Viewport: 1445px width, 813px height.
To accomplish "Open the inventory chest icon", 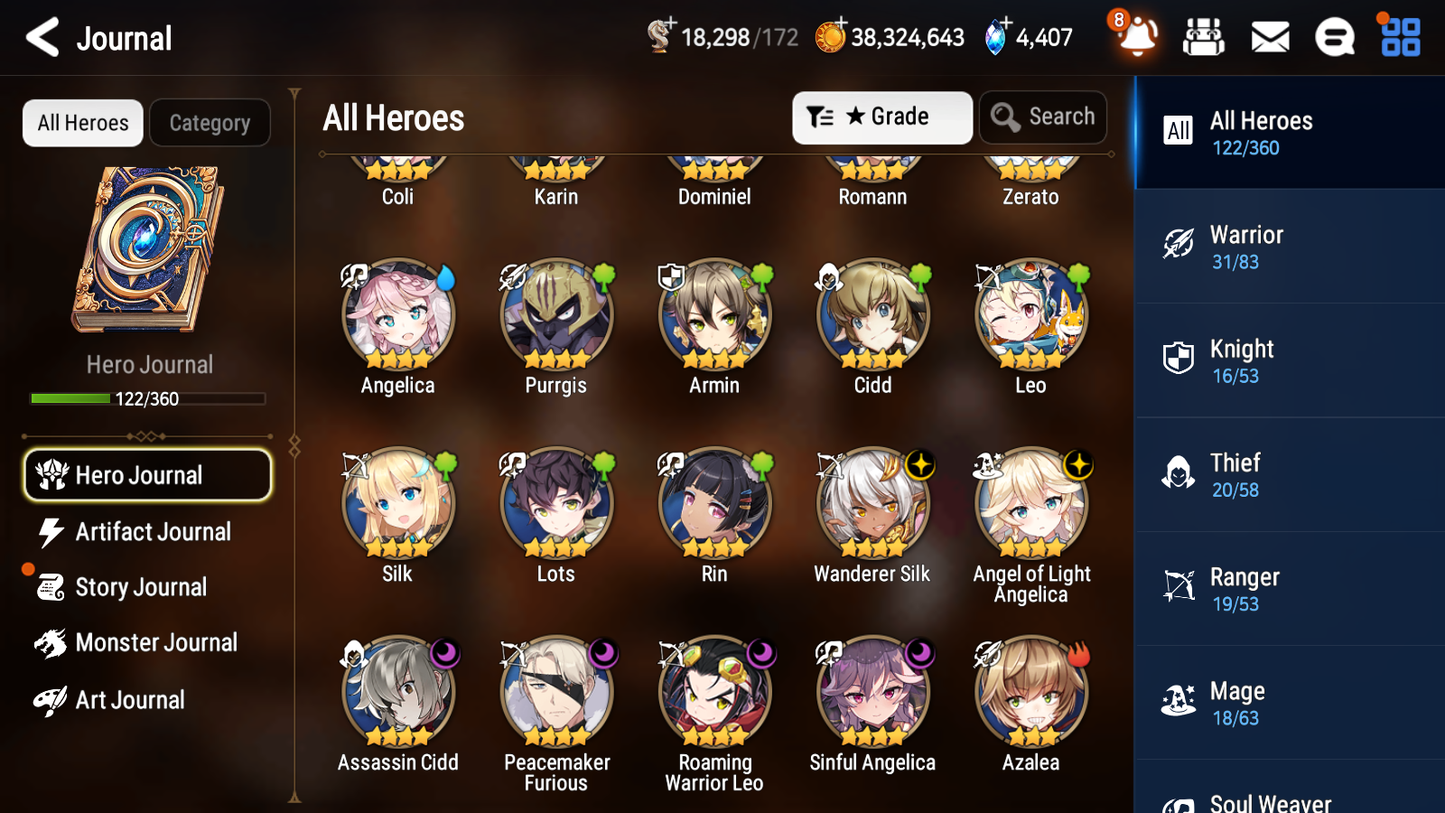I will [1203, 36].
